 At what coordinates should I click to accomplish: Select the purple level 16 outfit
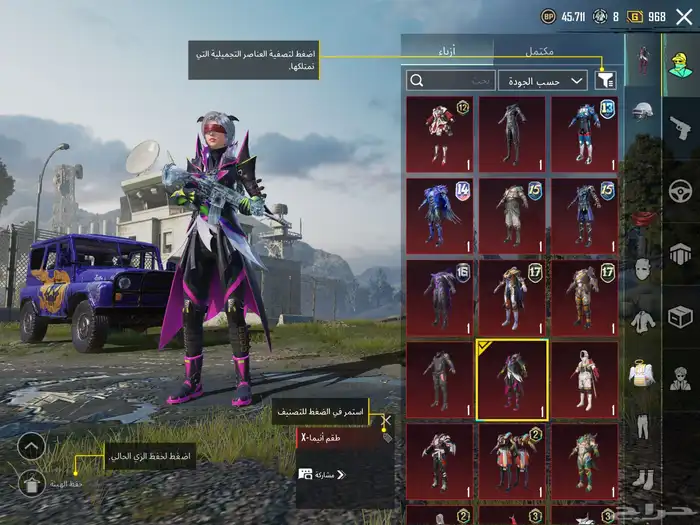[x=439, y=298]
